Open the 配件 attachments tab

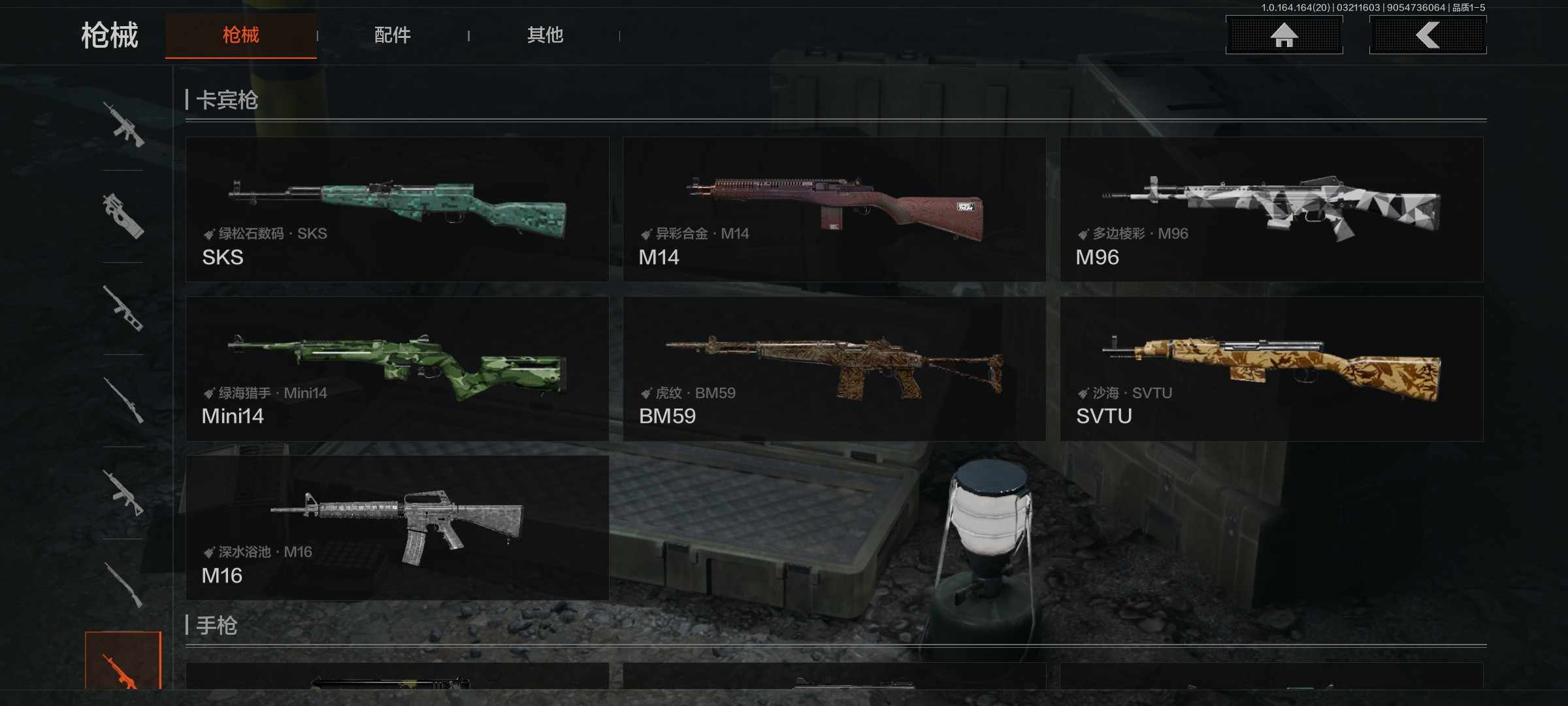click(x=392, y=35)
